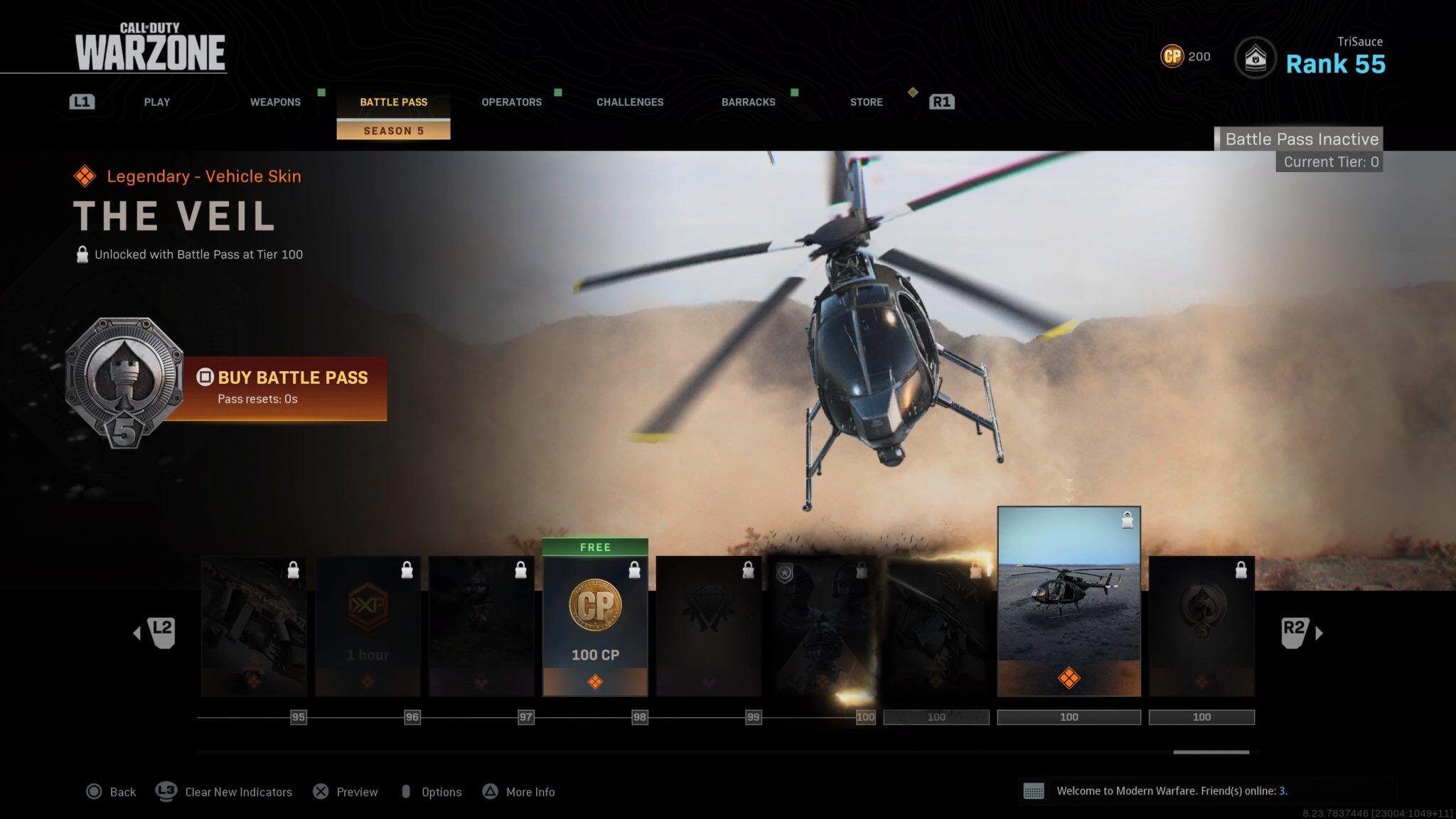Pick the locked weapon blueprint at tier 95

(x=254, y=626)
